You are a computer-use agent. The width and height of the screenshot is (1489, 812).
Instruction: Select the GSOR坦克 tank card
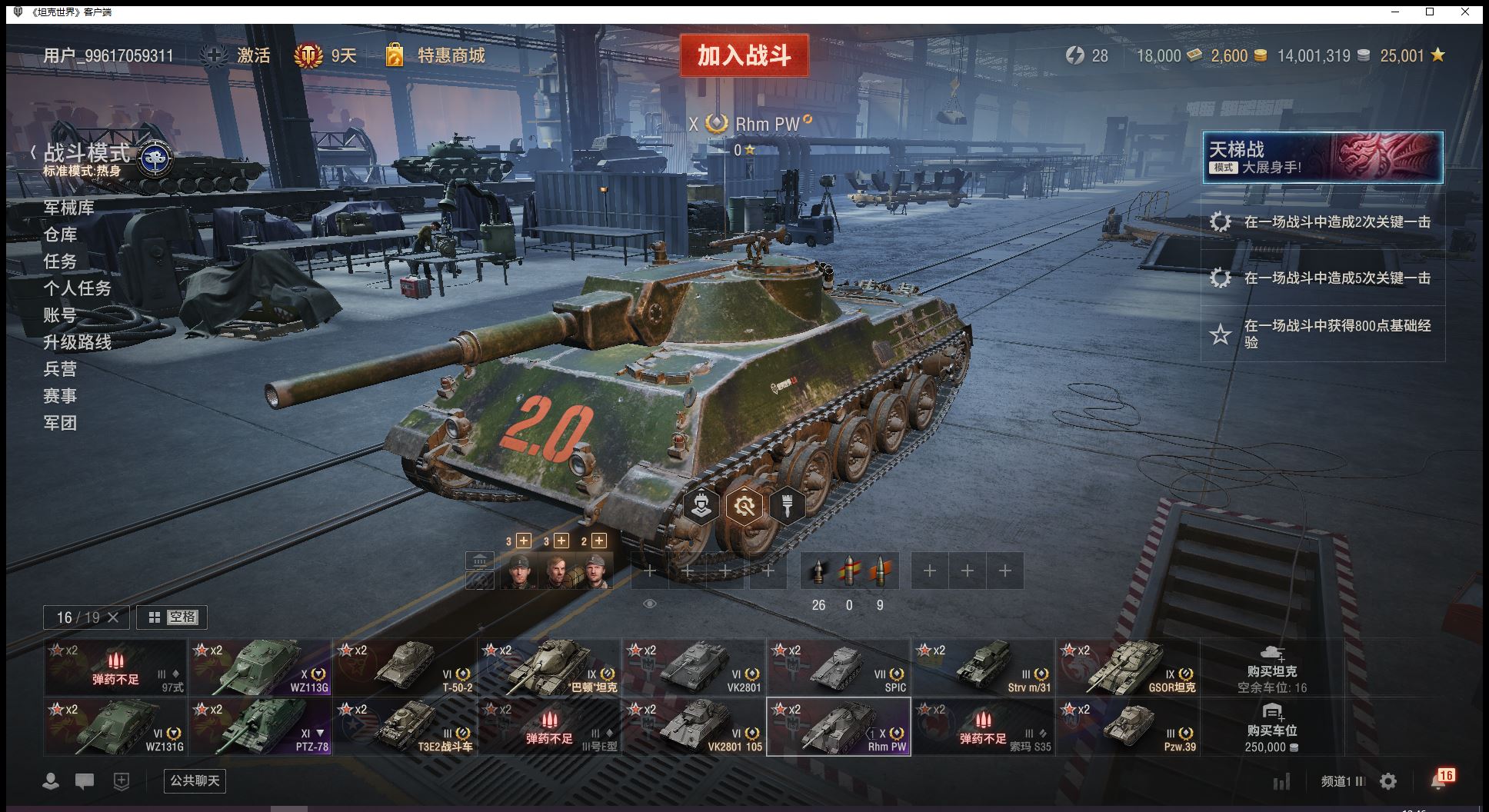[x=1128, y=667]
